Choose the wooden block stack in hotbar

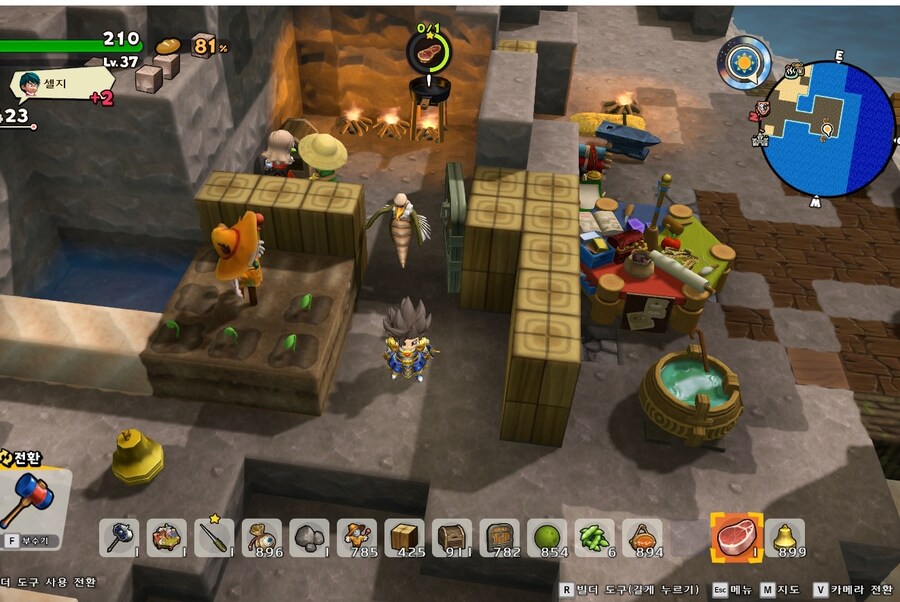click(404, 538)
